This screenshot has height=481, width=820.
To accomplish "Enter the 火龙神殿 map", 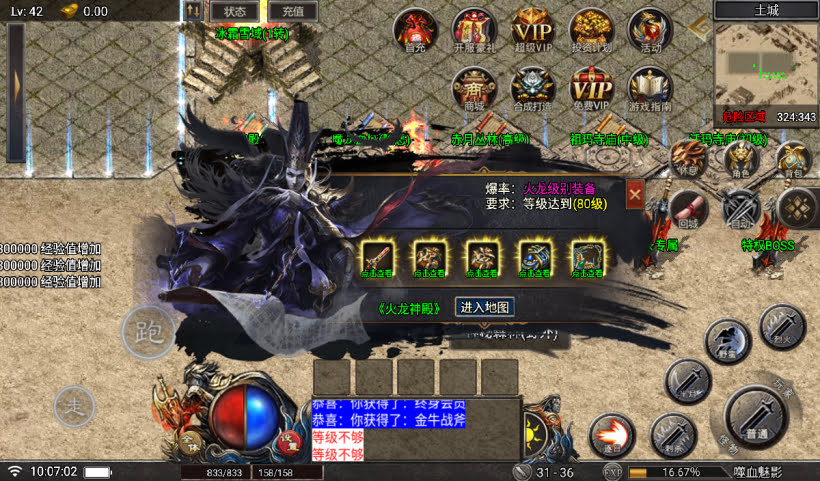I will (x=485, y=307).
